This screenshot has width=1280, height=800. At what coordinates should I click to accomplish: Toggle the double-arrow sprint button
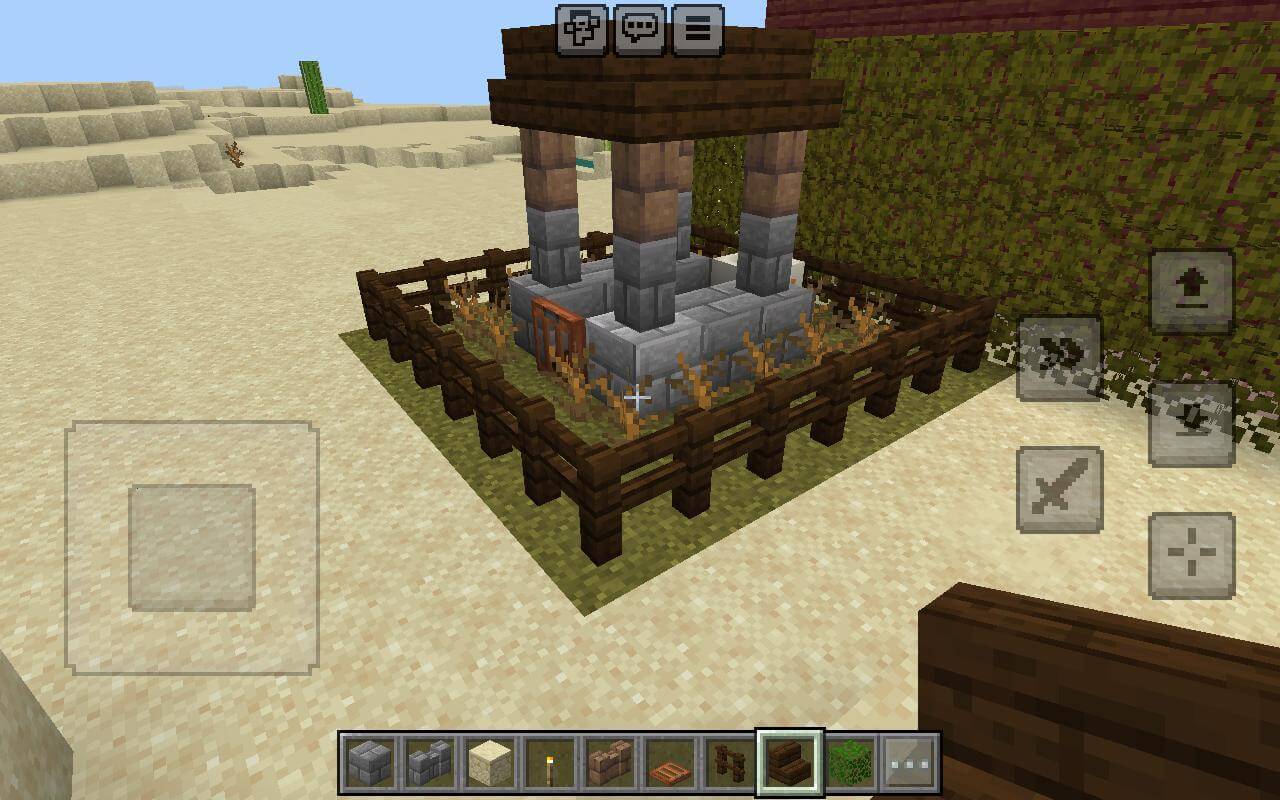point(1059,358)
